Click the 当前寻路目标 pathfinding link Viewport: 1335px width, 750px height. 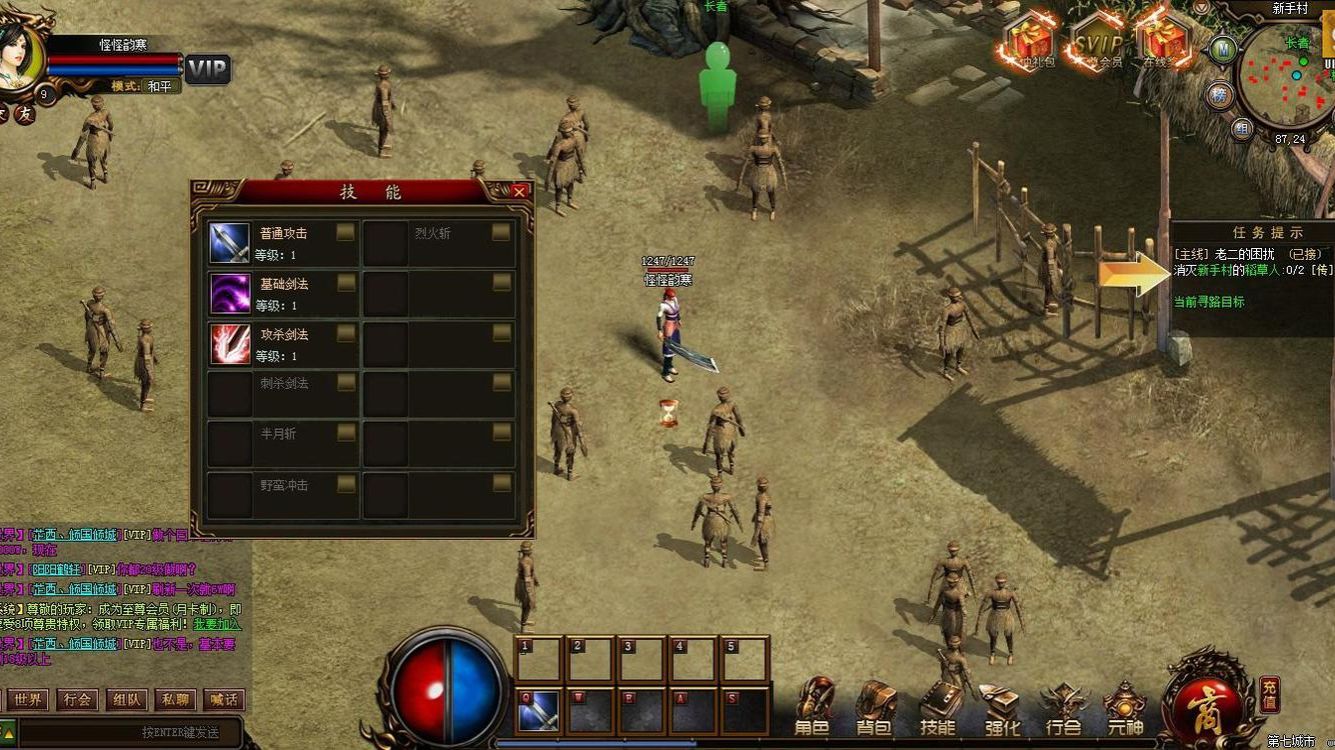(1209, 301)
